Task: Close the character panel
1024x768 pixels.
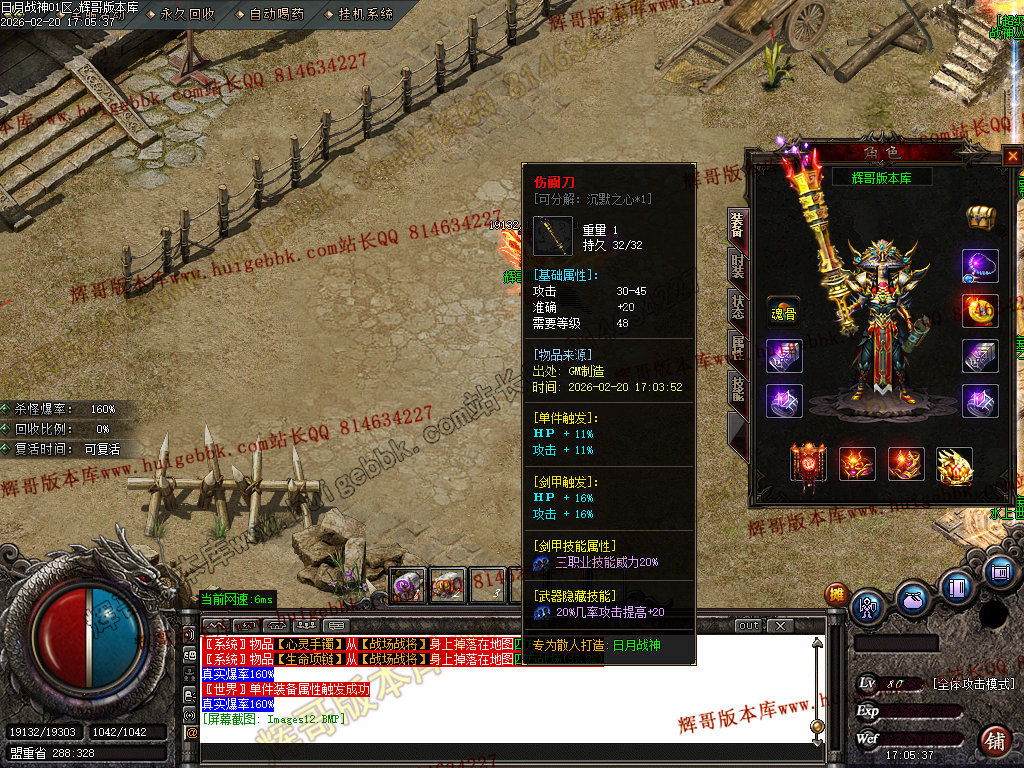Action: coord(1013,156)
